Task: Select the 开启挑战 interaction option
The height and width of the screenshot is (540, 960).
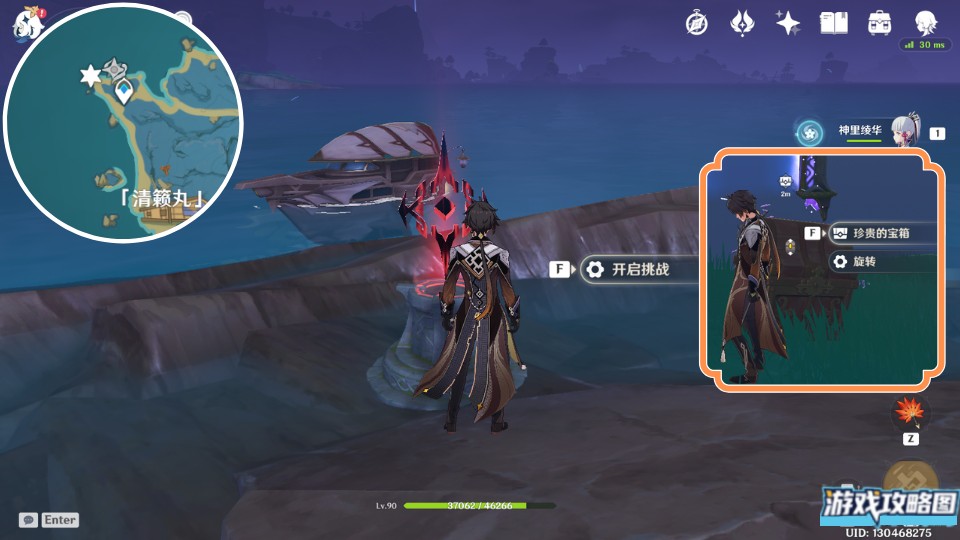Action: point(640,269)
